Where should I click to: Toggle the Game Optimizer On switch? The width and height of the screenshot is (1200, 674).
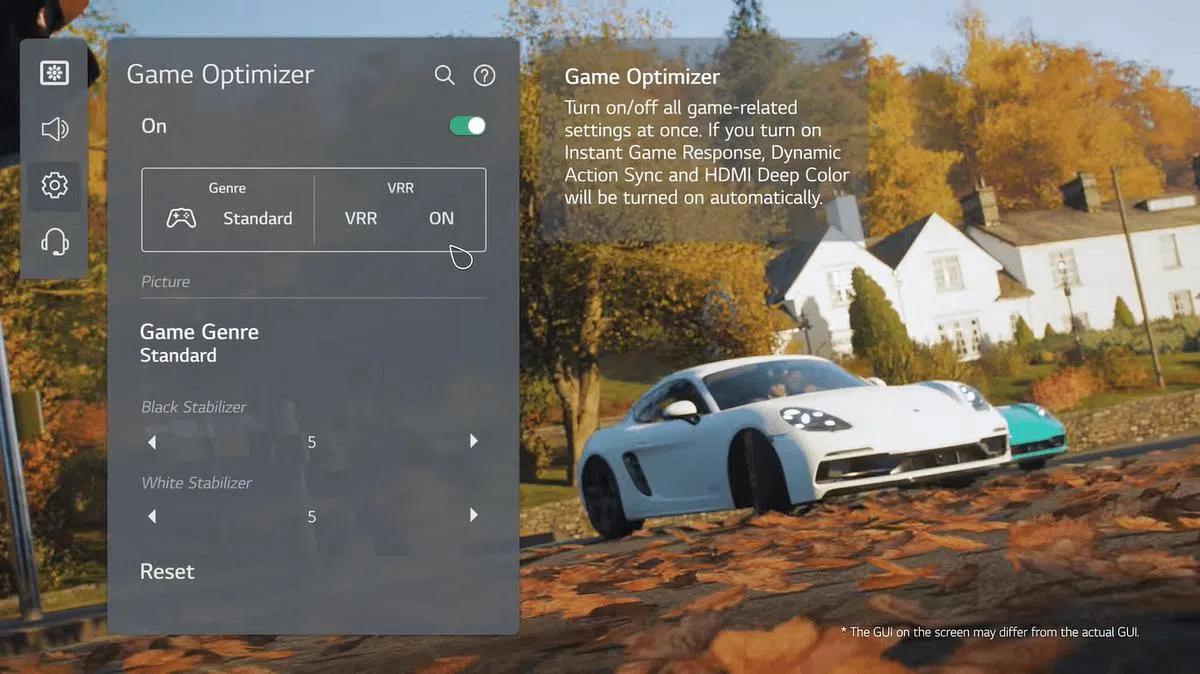467,126
